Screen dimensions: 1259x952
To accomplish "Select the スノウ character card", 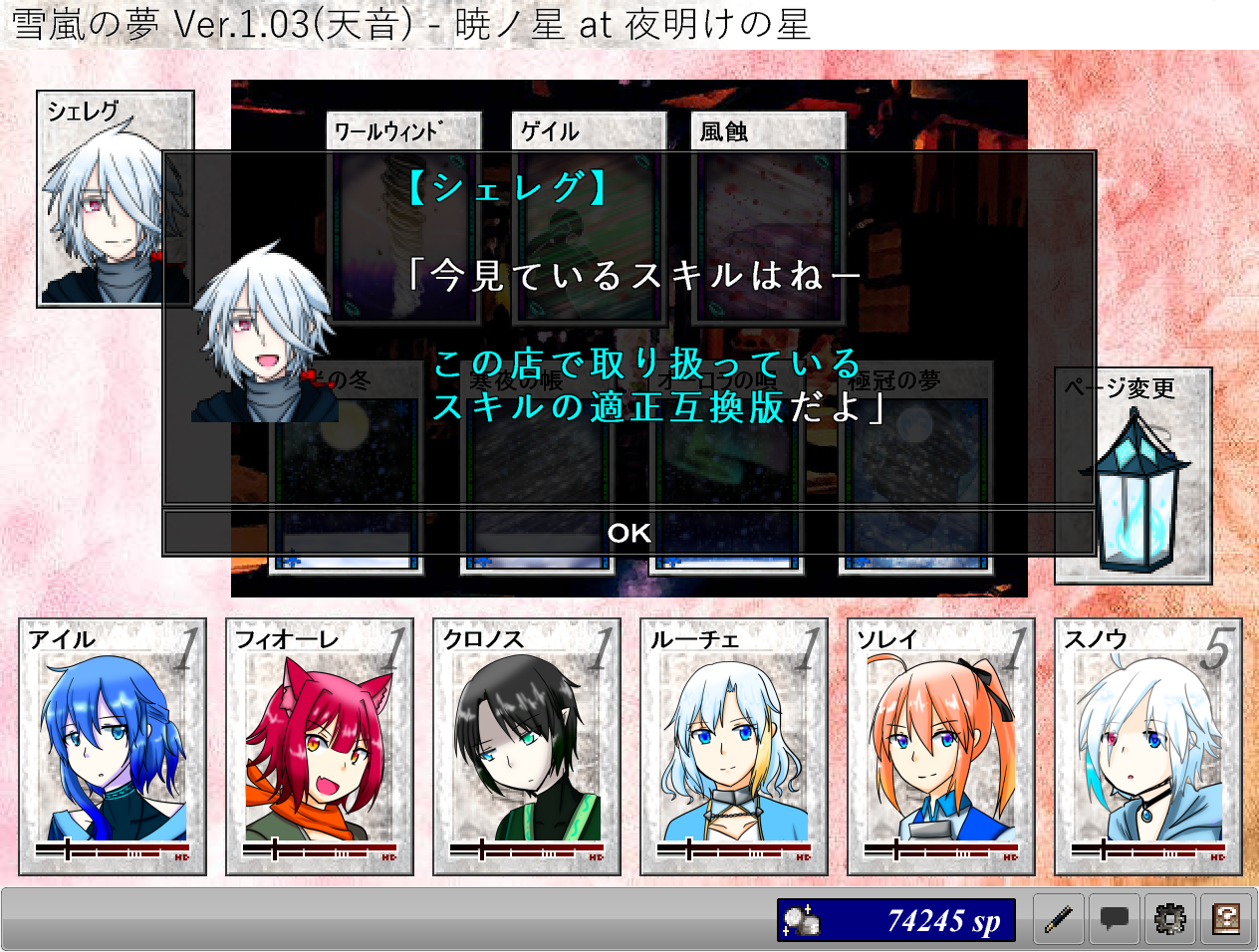I will click(x=1148, y=747).
